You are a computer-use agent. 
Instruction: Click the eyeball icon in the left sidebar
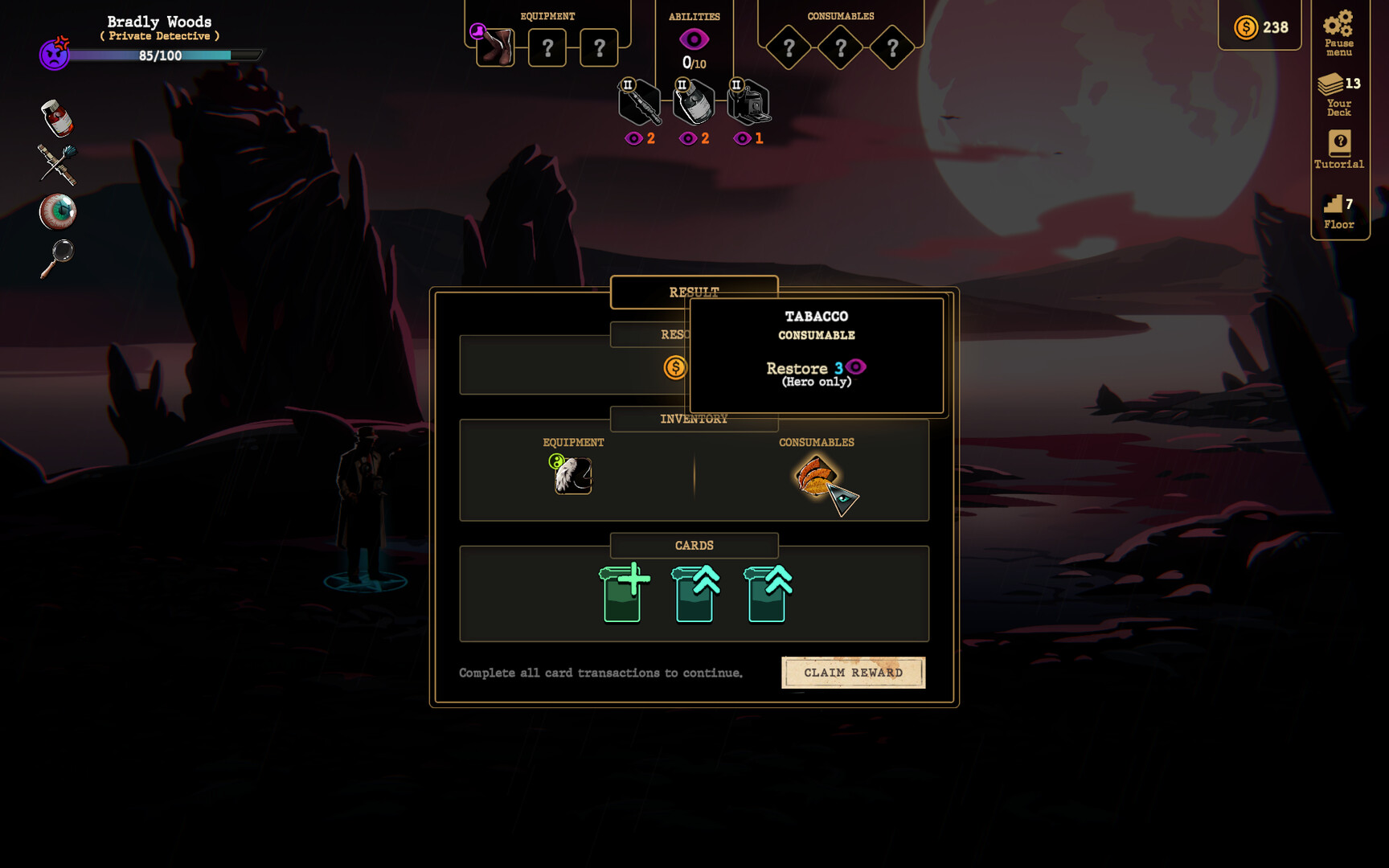(x=56, y=211)
